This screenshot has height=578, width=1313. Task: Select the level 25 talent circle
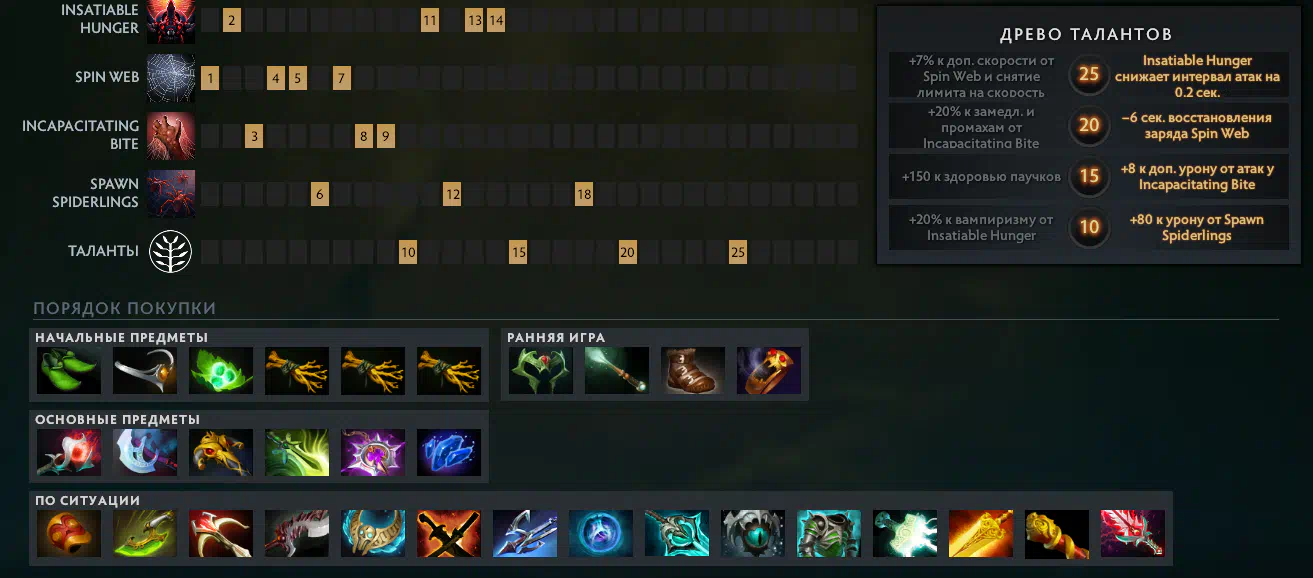[1089, 74]
